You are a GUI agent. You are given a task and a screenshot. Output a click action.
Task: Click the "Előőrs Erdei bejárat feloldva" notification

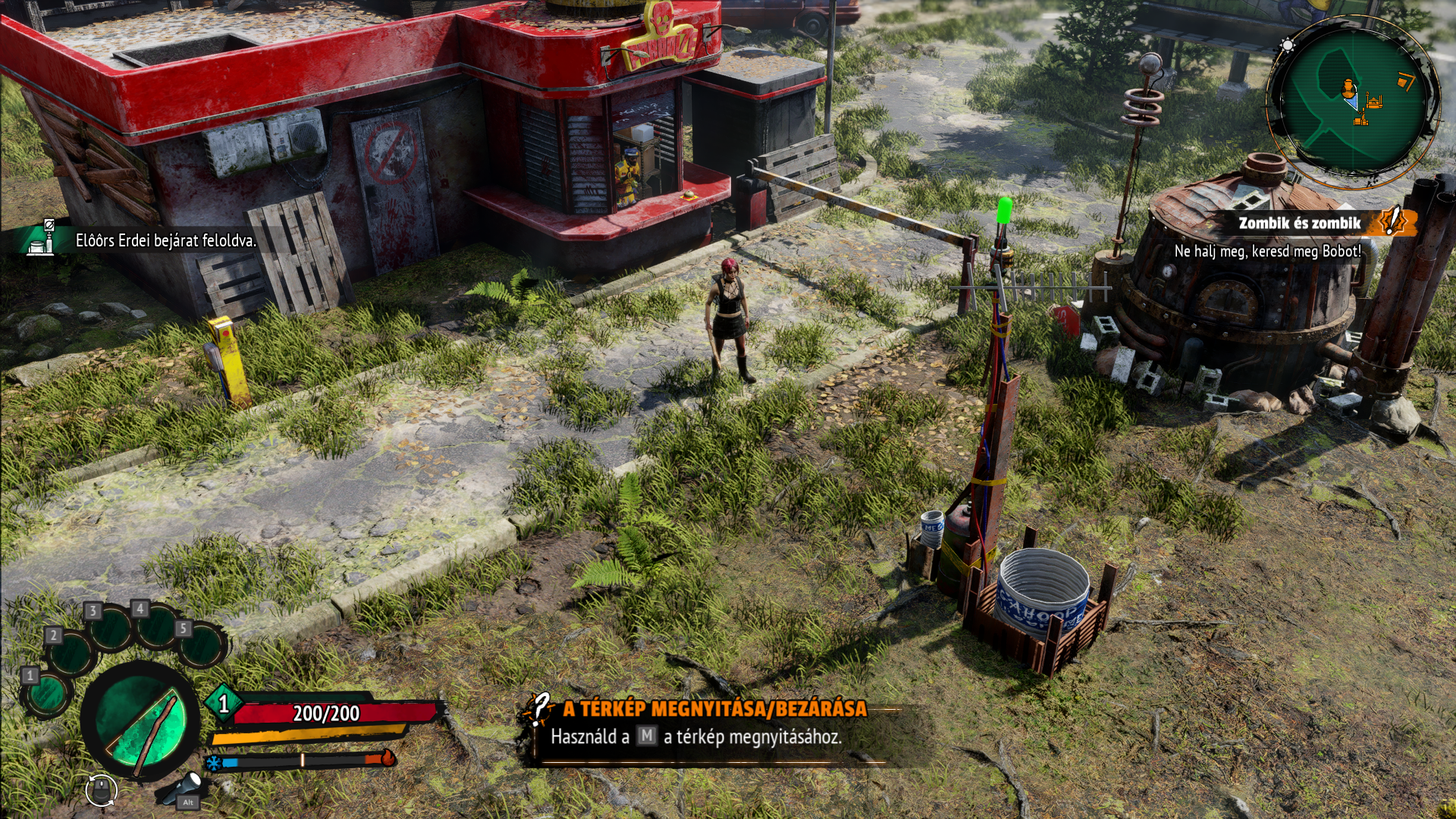[x=165, y=240]
